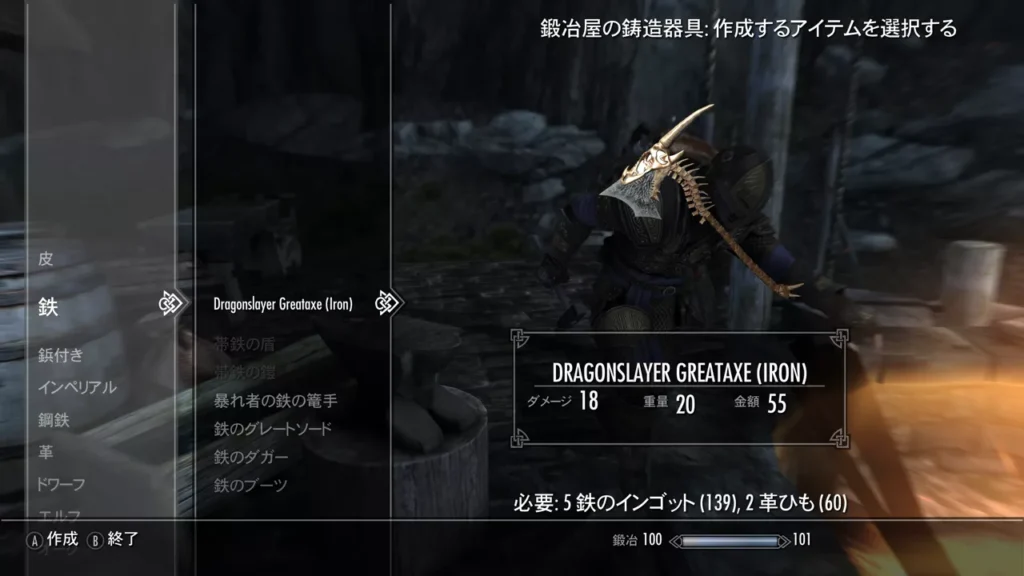Select the 帯鉄の鎧 recipe

[x=243, y=373]
